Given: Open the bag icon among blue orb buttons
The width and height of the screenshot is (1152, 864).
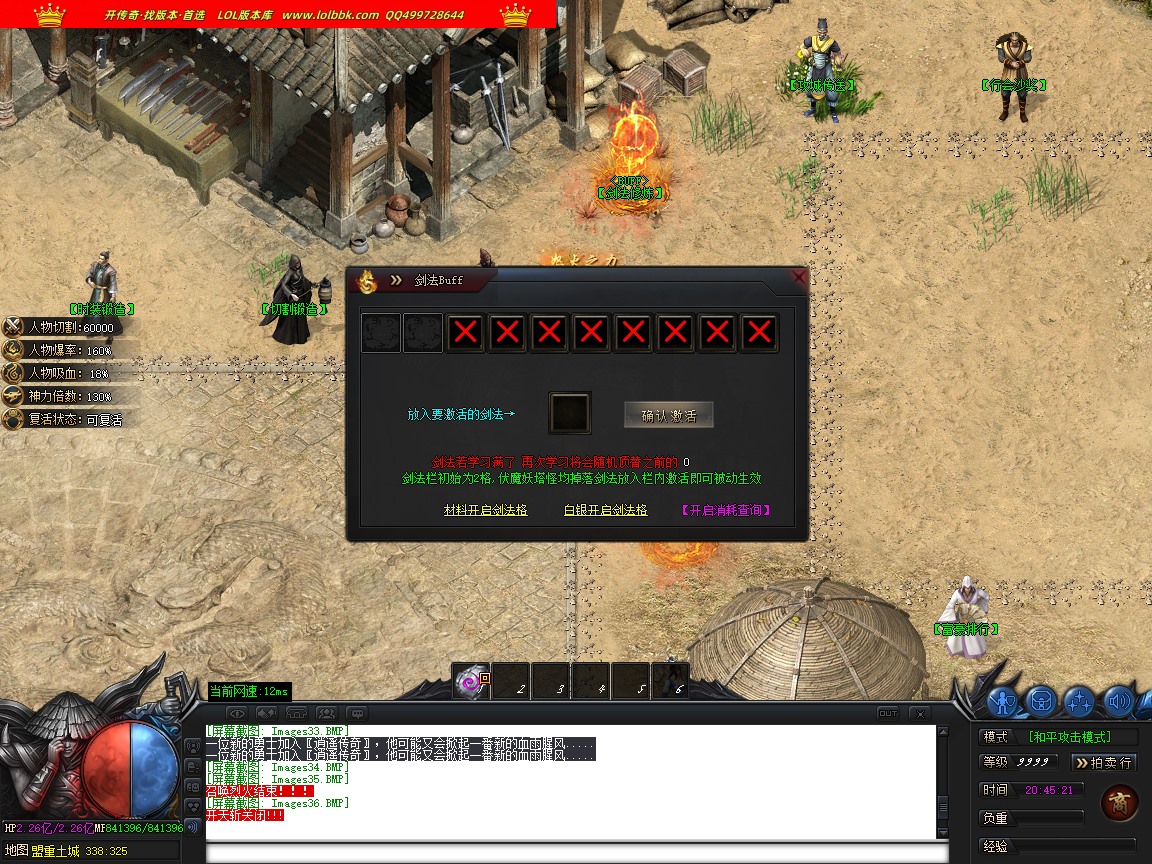Looking at the screenshot, I should coord(1041,701).
